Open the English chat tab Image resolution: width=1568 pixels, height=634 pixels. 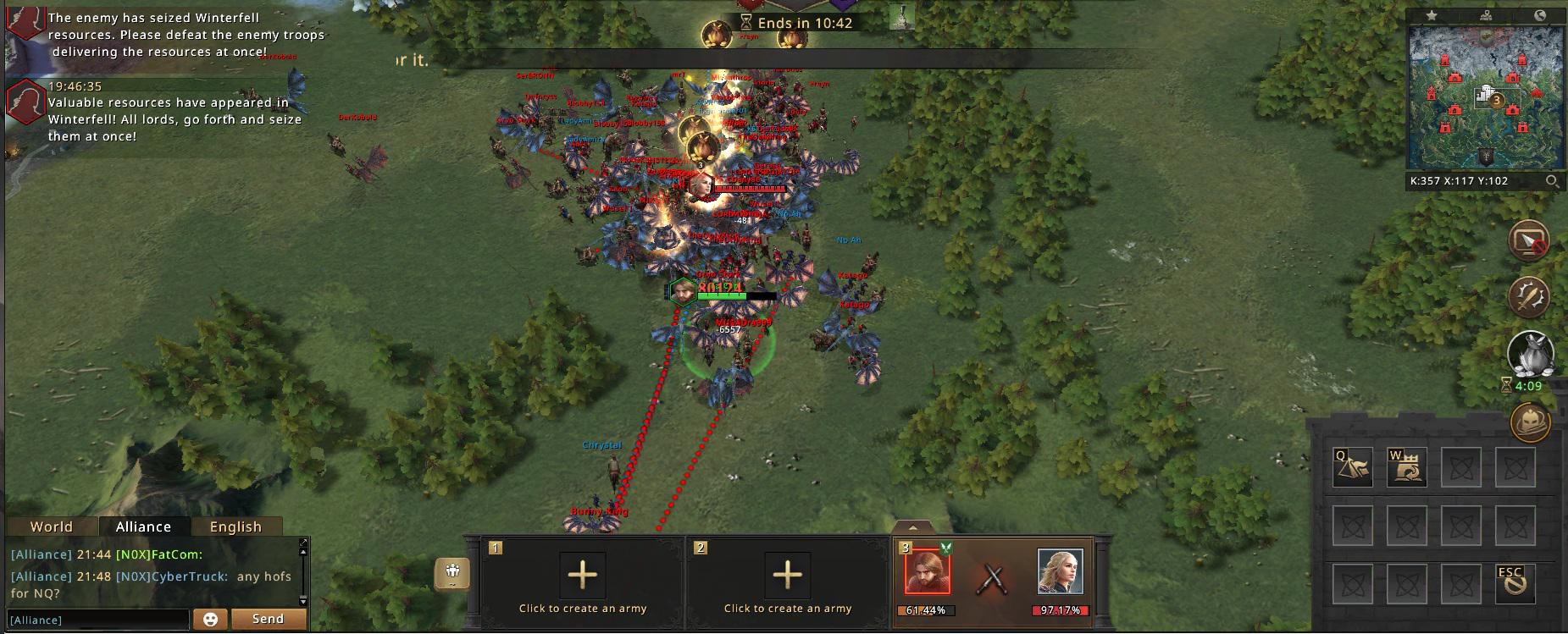coord(235,526)
